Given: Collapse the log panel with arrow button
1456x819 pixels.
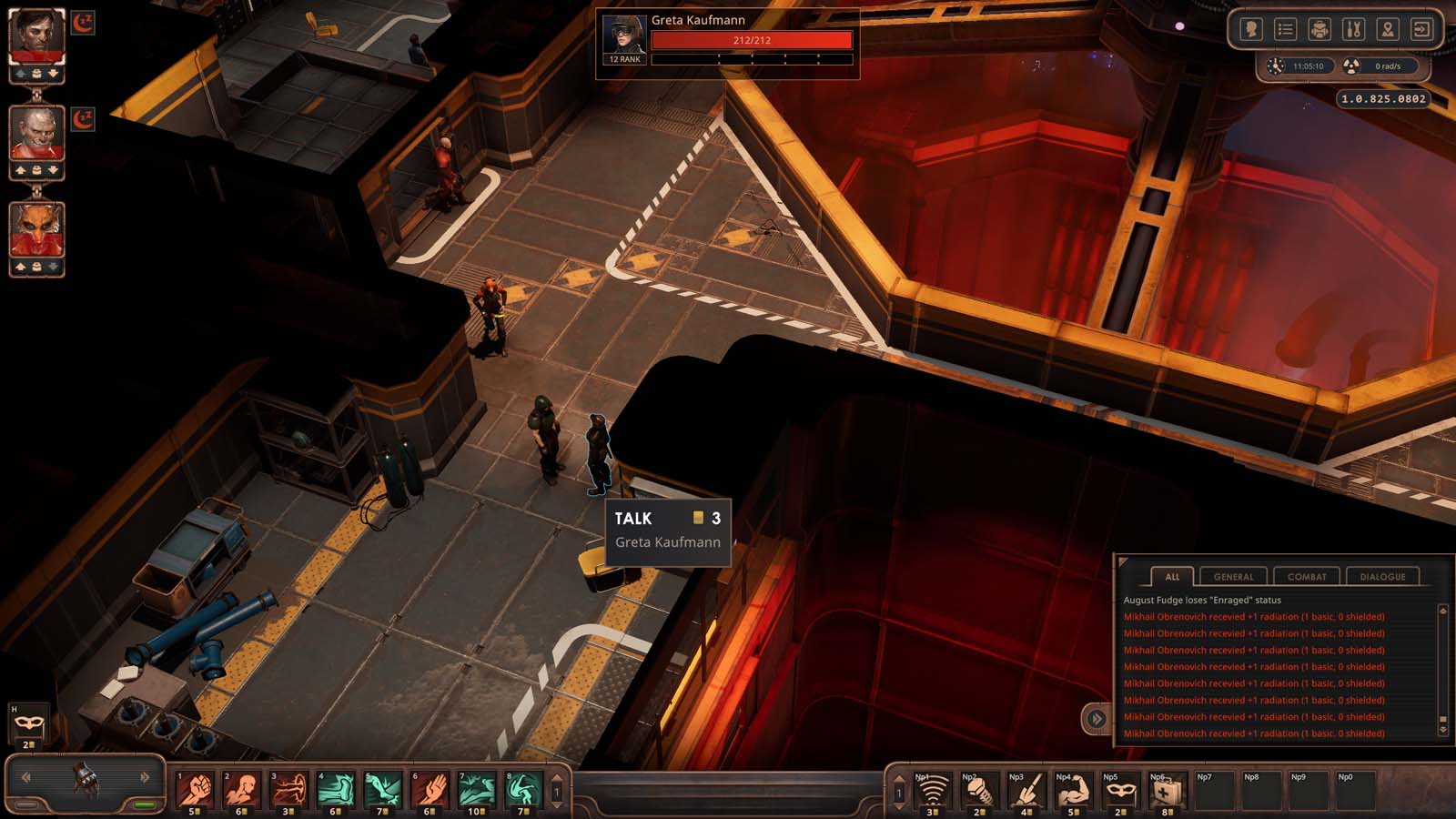Looking at the screenshot, I should click(x=1097, y=719).
